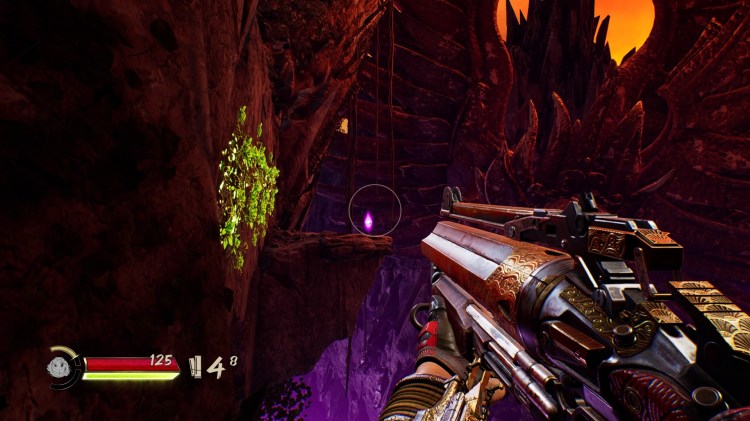Select the shotgun shells ammo icon
The image size is (750, 421).
tap(196, 367)
